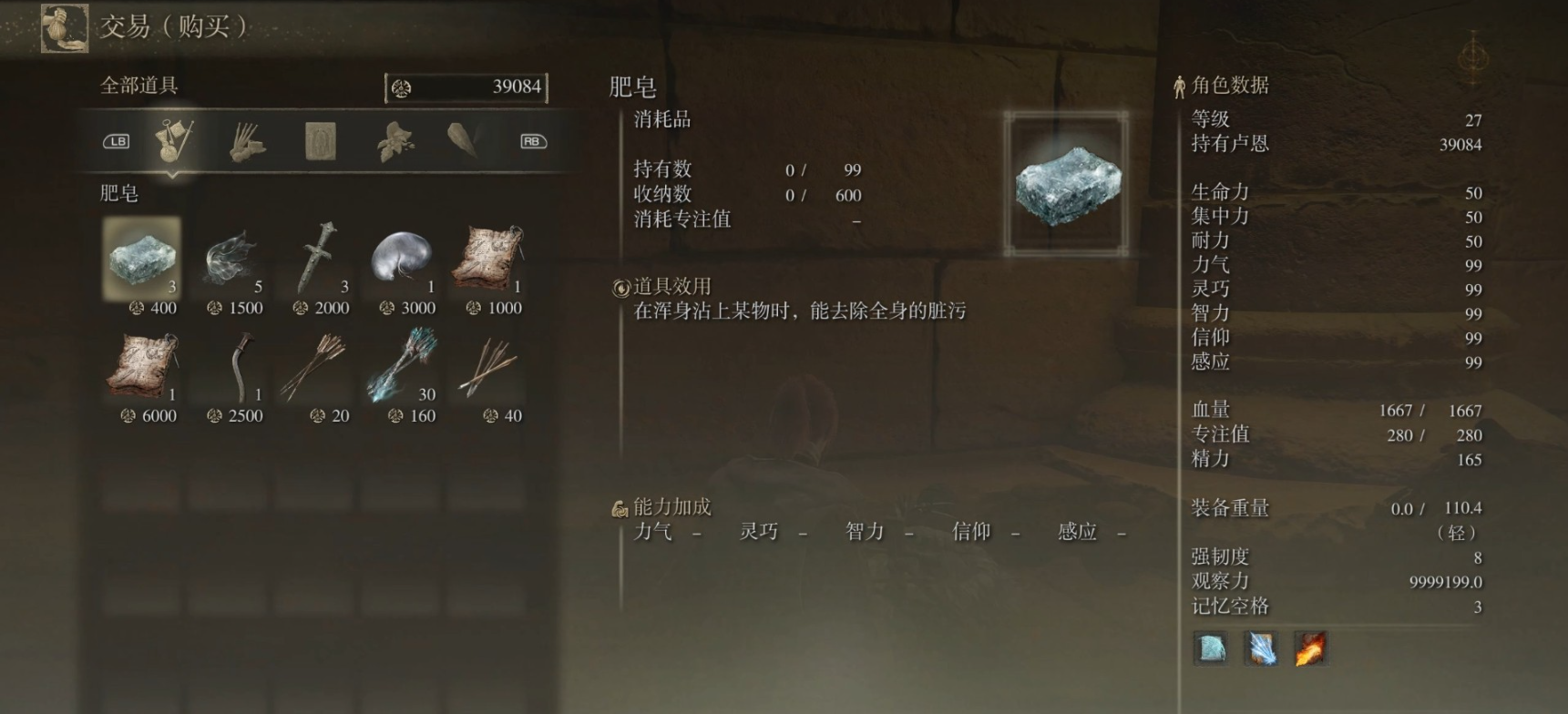Open the tools category tab beside LB
The height and width of the screenshot is (714, 1568).
[x=171, y=141]
